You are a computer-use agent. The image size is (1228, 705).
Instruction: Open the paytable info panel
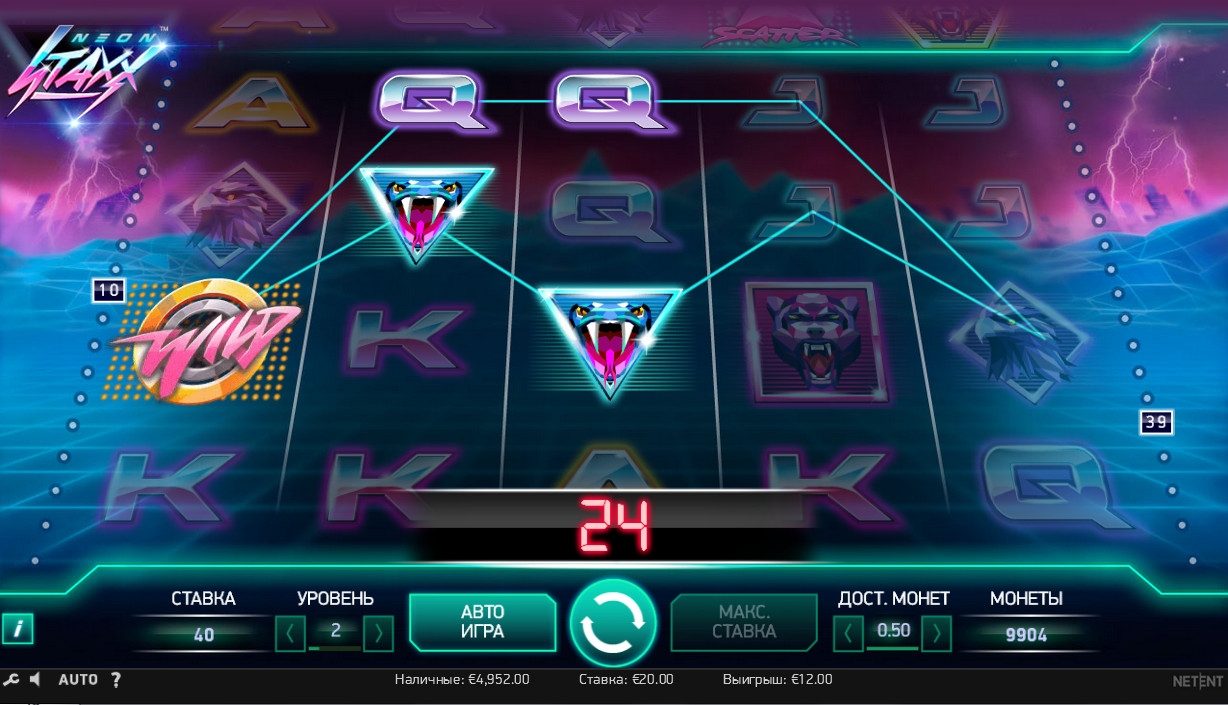coord(18,629)
